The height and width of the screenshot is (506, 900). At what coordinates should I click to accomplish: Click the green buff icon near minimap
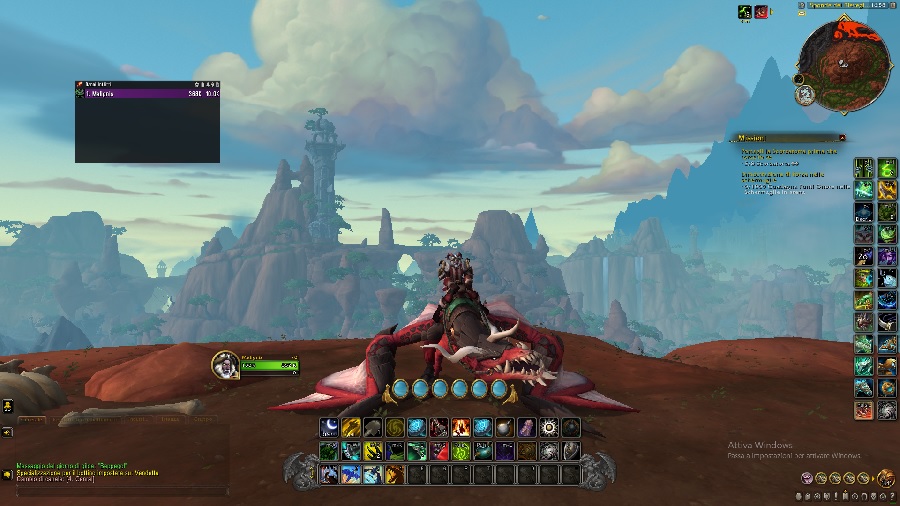(744, 12)
